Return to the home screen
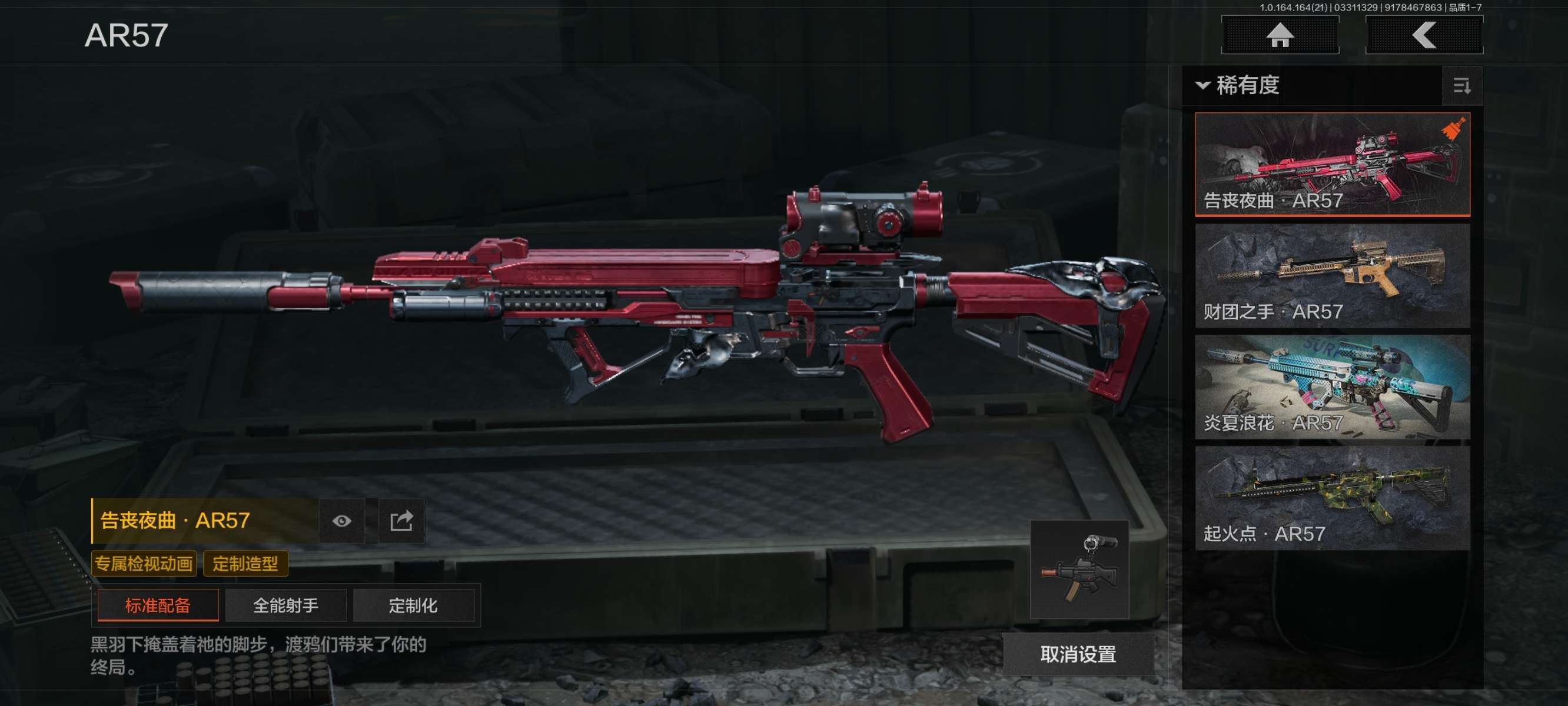This screenshot has height=706, width=1568. pyautogui.click(x=1280, y=35)
